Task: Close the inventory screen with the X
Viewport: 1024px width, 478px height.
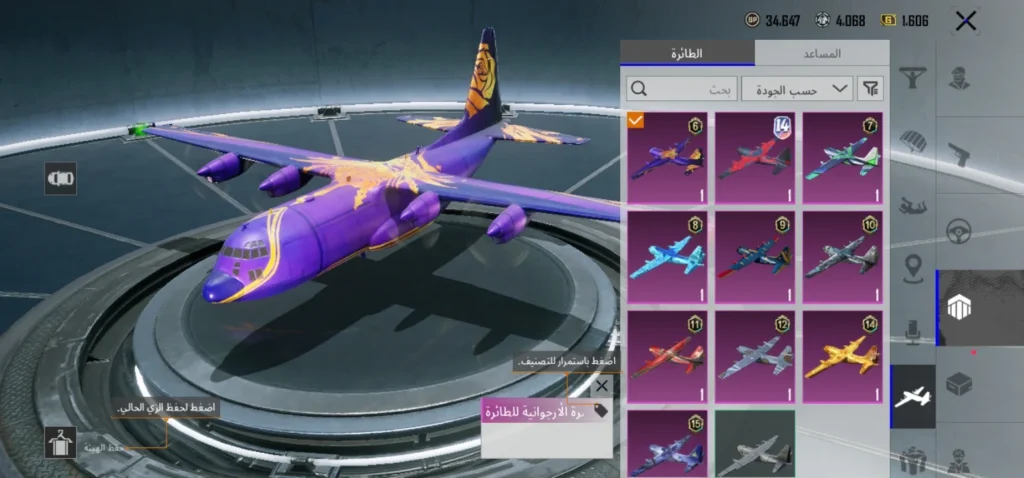Action: pyautogui.click(x=965, y=21)
